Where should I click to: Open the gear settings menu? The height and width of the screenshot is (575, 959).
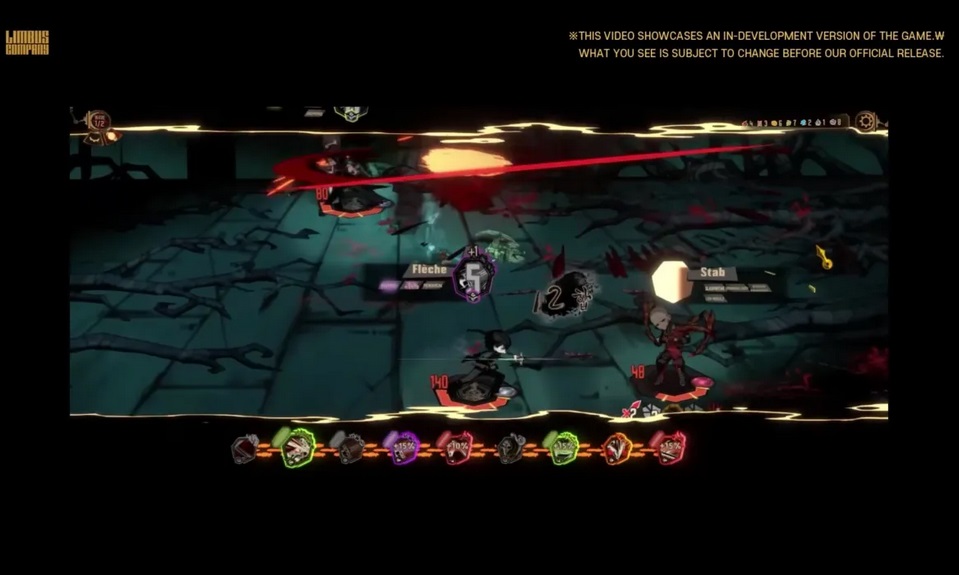tap(866, 122)
